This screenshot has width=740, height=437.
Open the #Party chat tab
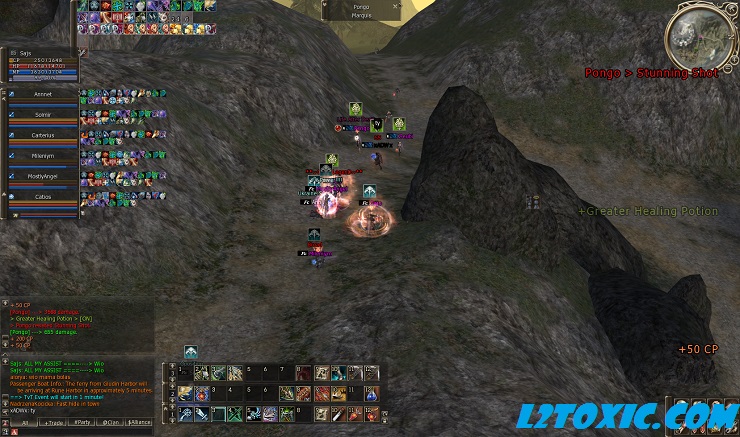pos(82,423)
